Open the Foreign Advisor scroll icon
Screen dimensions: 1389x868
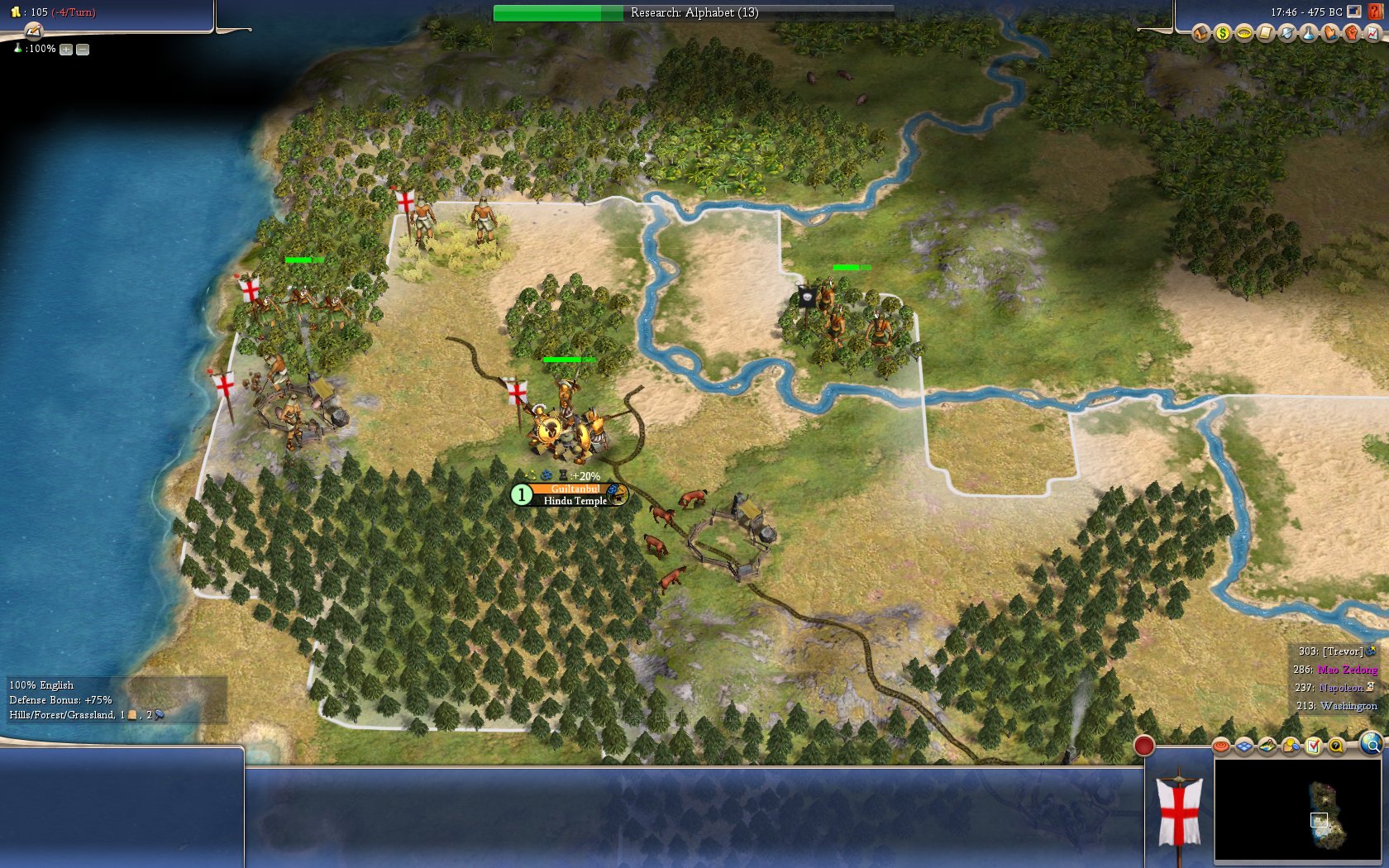point(1265,33)
